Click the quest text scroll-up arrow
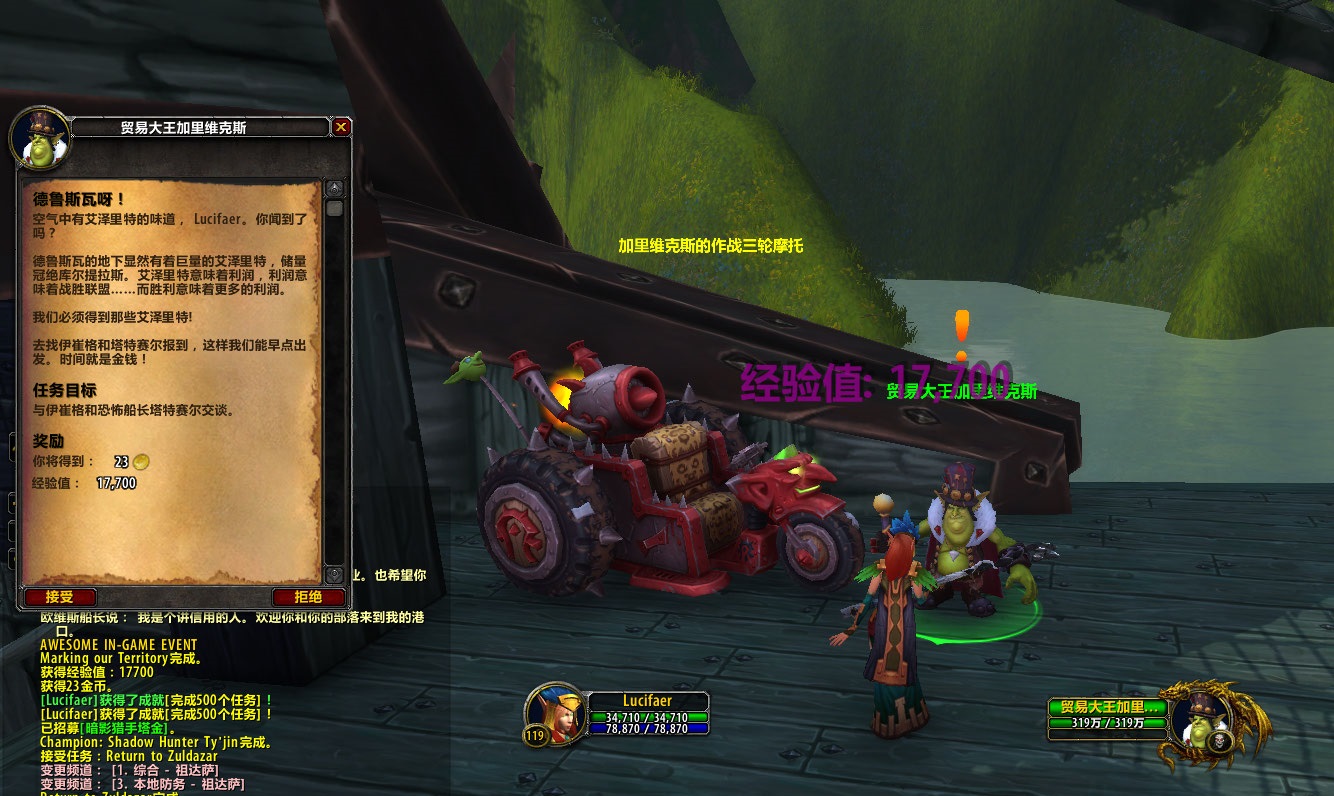Viewport: 1334px width, 796px height. coord(334,189)
